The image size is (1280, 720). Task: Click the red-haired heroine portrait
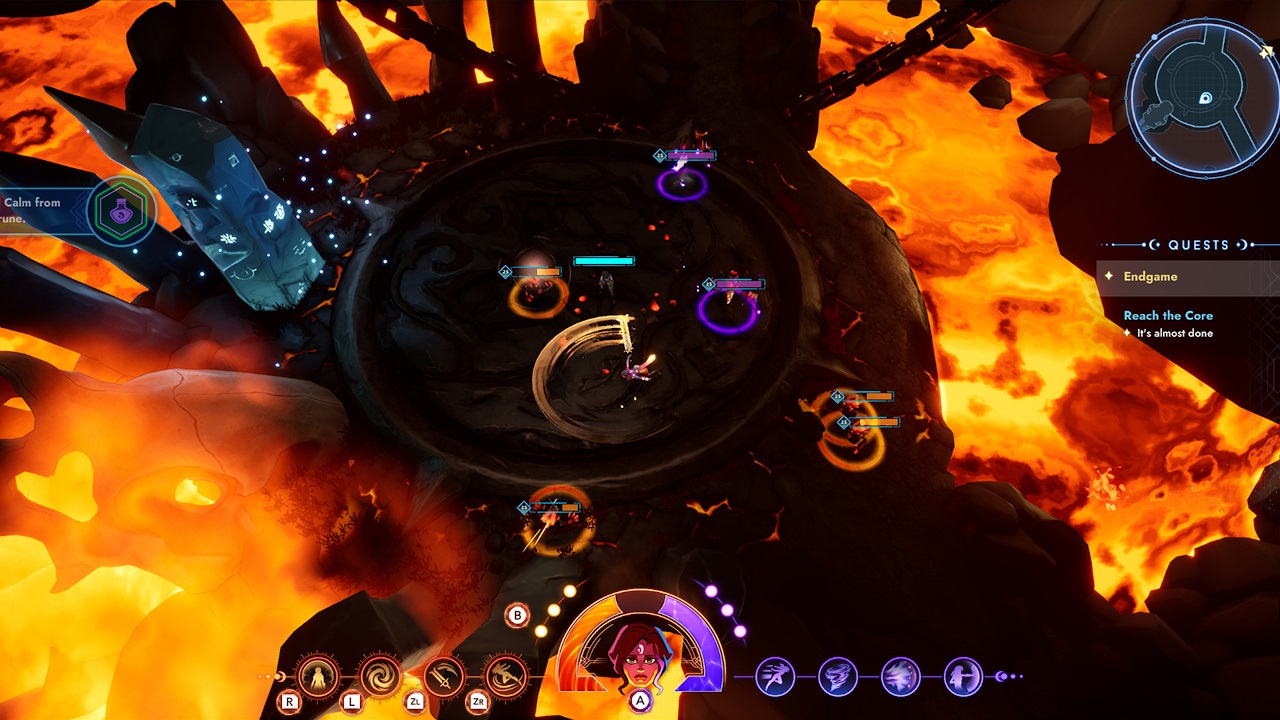639,652
